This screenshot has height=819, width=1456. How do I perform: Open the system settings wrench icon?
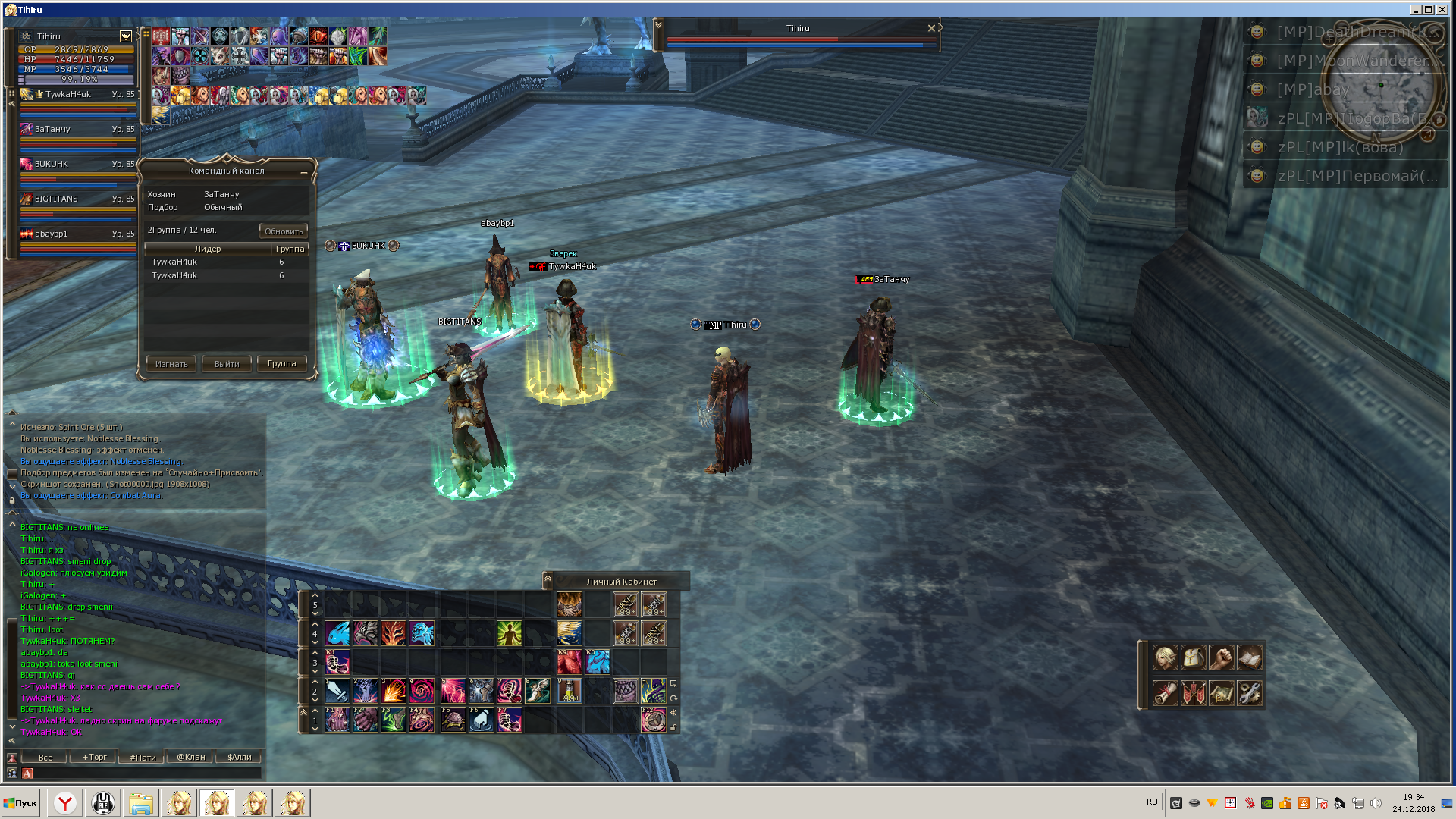point(1250,693)
